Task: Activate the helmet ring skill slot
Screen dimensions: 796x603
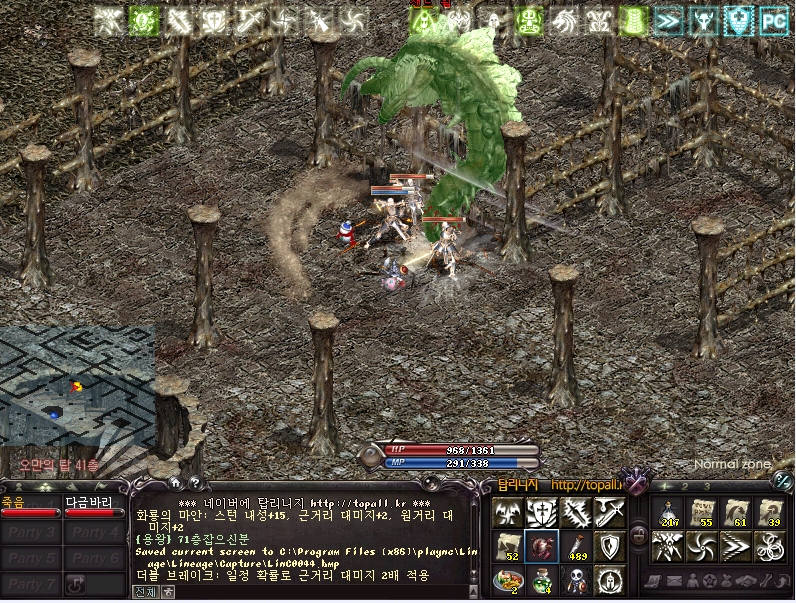Action: tap(608, 579)
